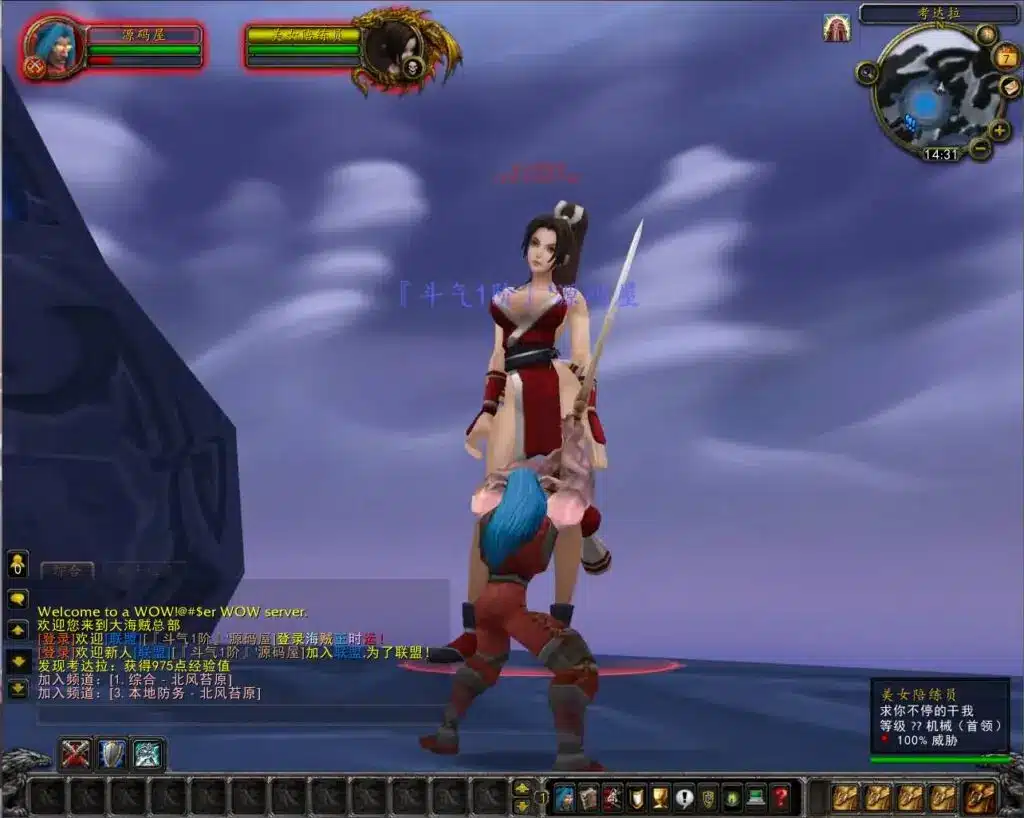Open help with the red question mark
Image resolution: width=1024 pixels, height=818 pixels.
(780, 797)
